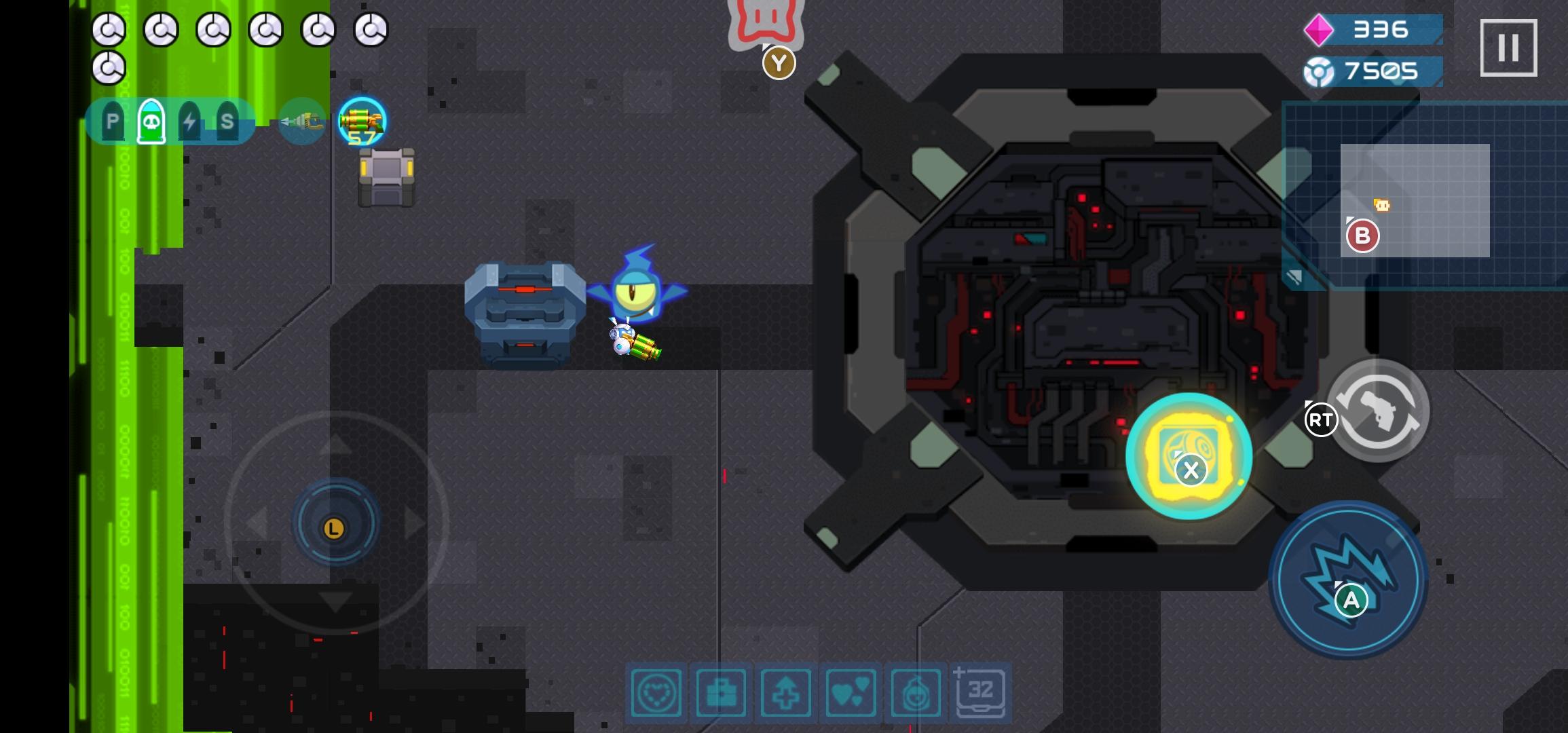1568x733 pixels.
Task: Open the backpack showing 32 slots
Action: [979, 692]
